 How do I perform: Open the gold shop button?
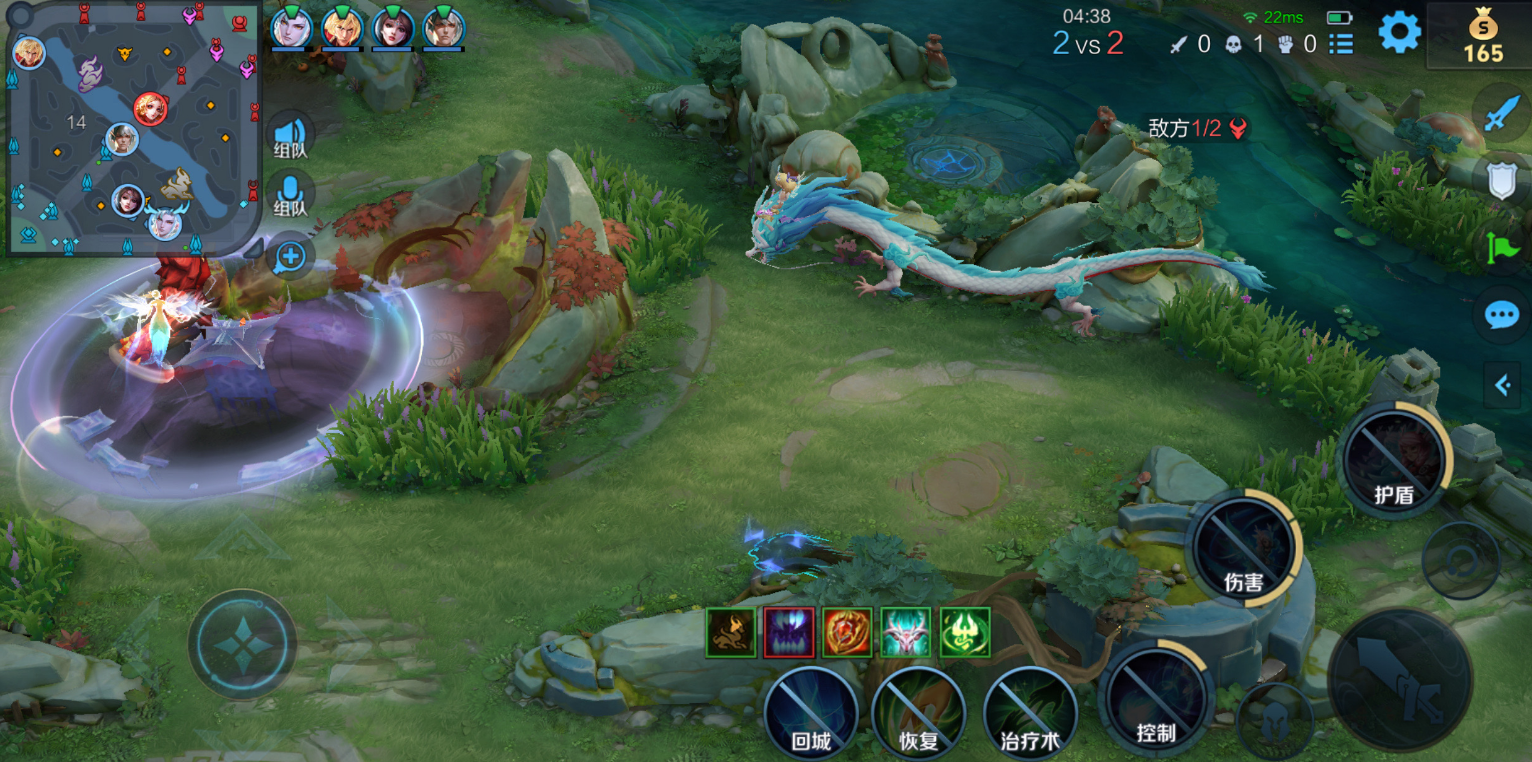tap(1482, 36)
